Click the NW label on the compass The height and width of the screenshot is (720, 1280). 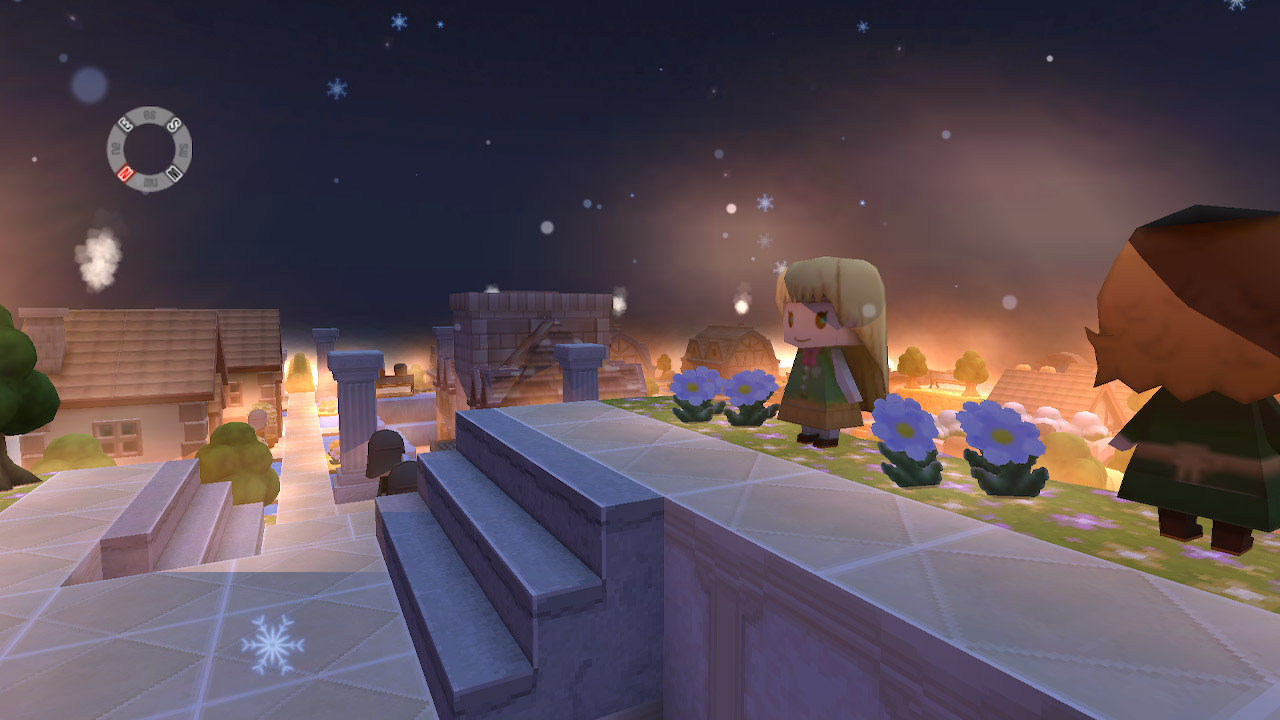point(150,181)
